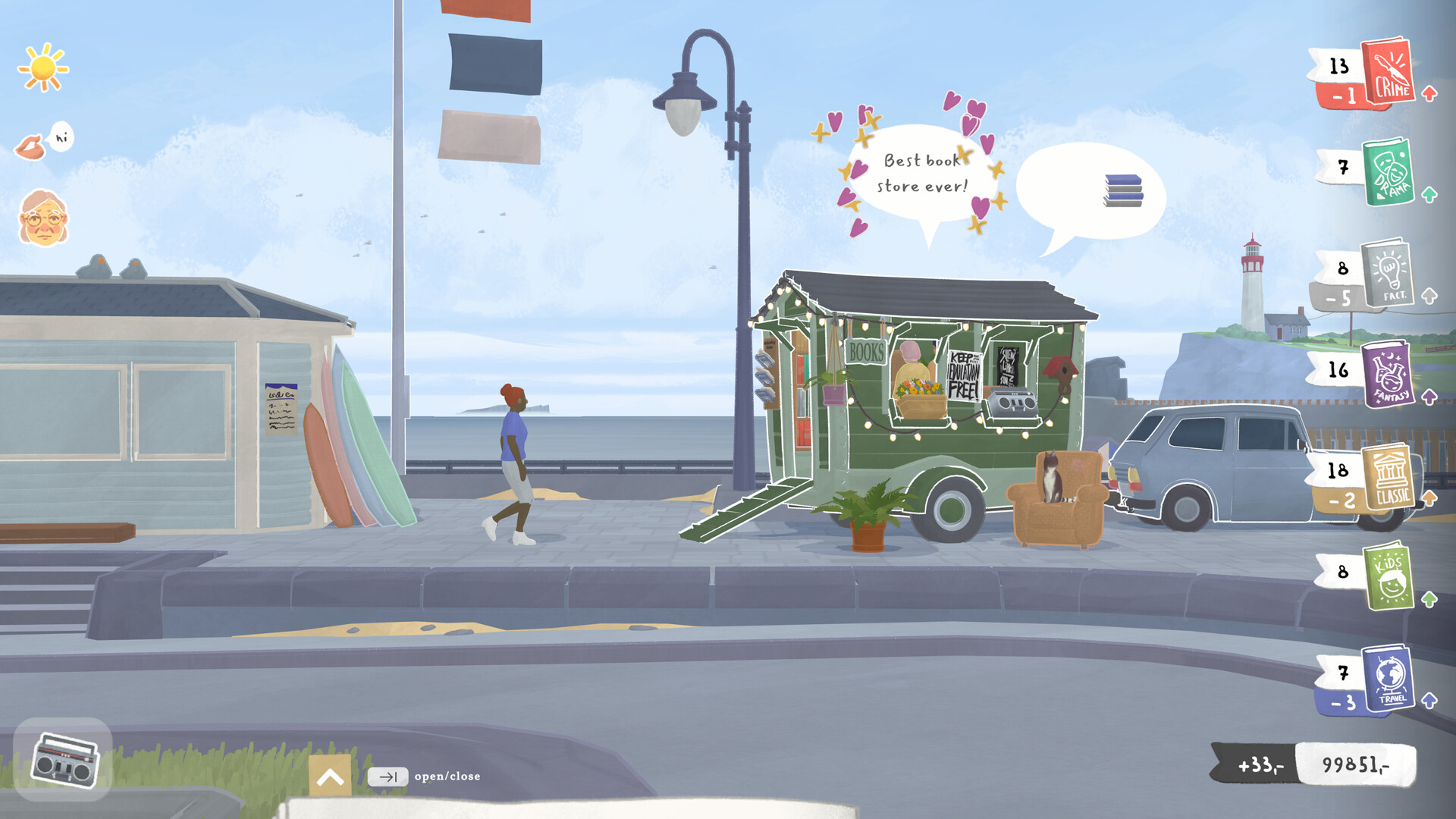Click the Best book store ever bubble
Screen dimensions: 1456x819
tap(926, 173)
